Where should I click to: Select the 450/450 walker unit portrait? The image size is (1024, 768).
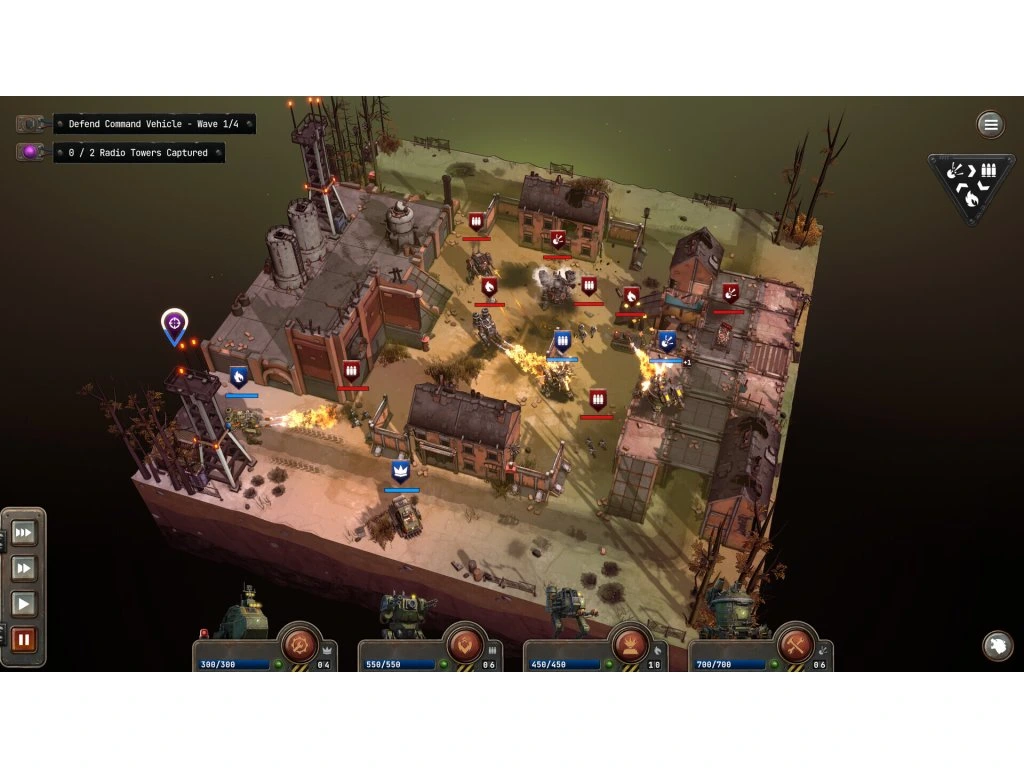pyautogui.click(x=569, y=611)
